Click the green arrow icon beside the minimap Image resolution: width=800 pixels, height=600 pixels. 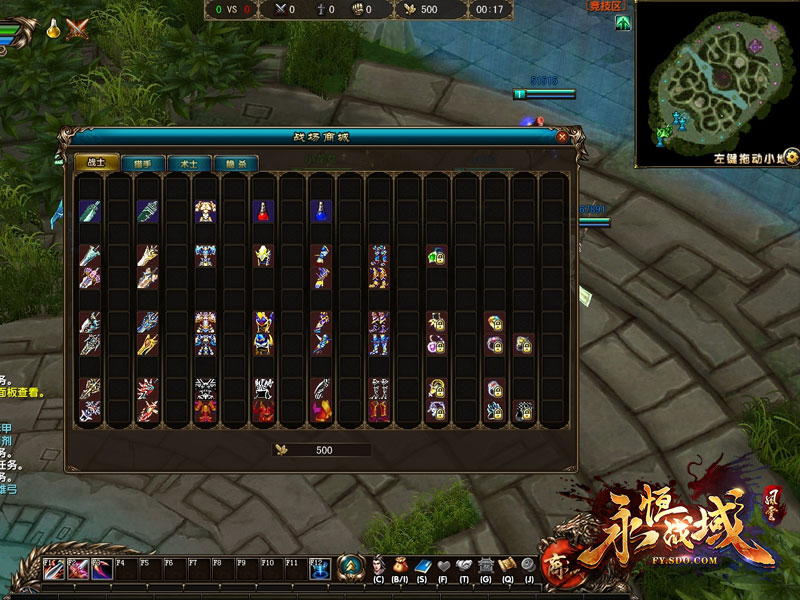click(x=623, y=22)
